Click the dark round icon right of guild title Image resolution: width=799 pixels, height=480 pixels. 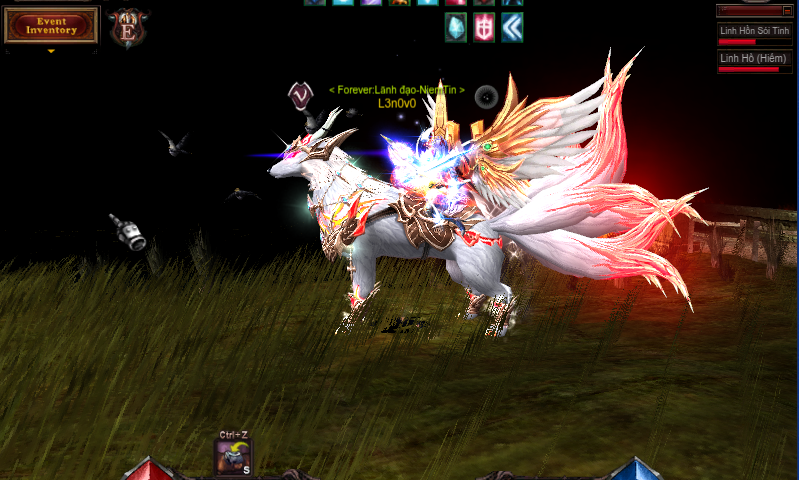coord(487,96)
